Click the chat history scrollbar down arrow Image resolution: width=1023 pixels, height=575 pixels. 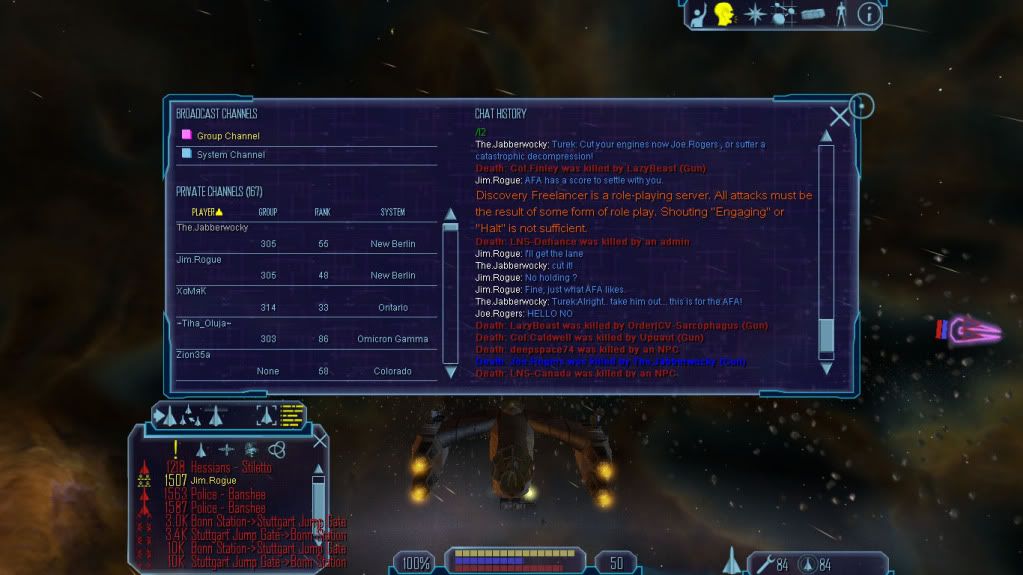click(826, 368)
